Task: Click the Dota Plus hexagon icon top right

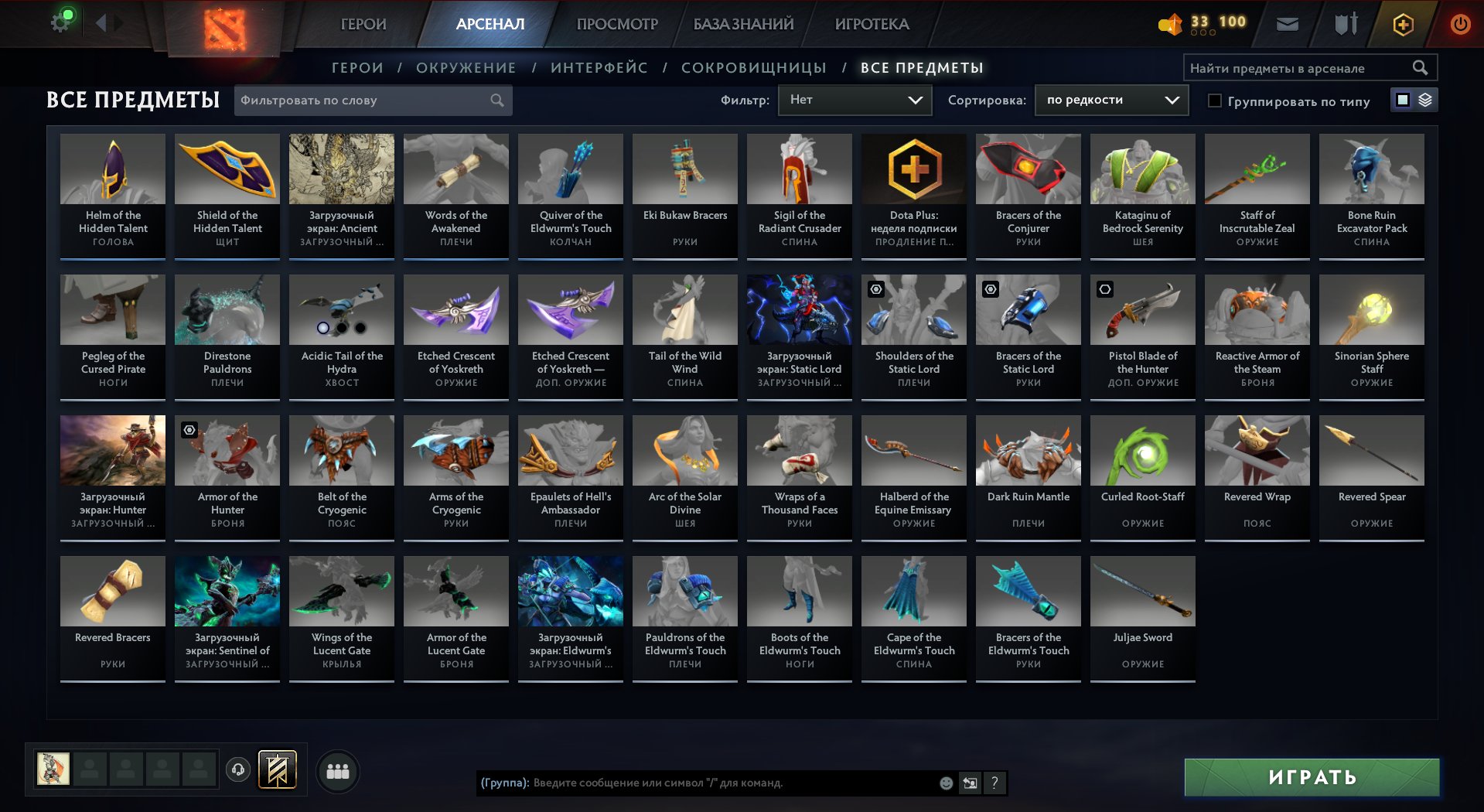Action: click(1402, 23)
